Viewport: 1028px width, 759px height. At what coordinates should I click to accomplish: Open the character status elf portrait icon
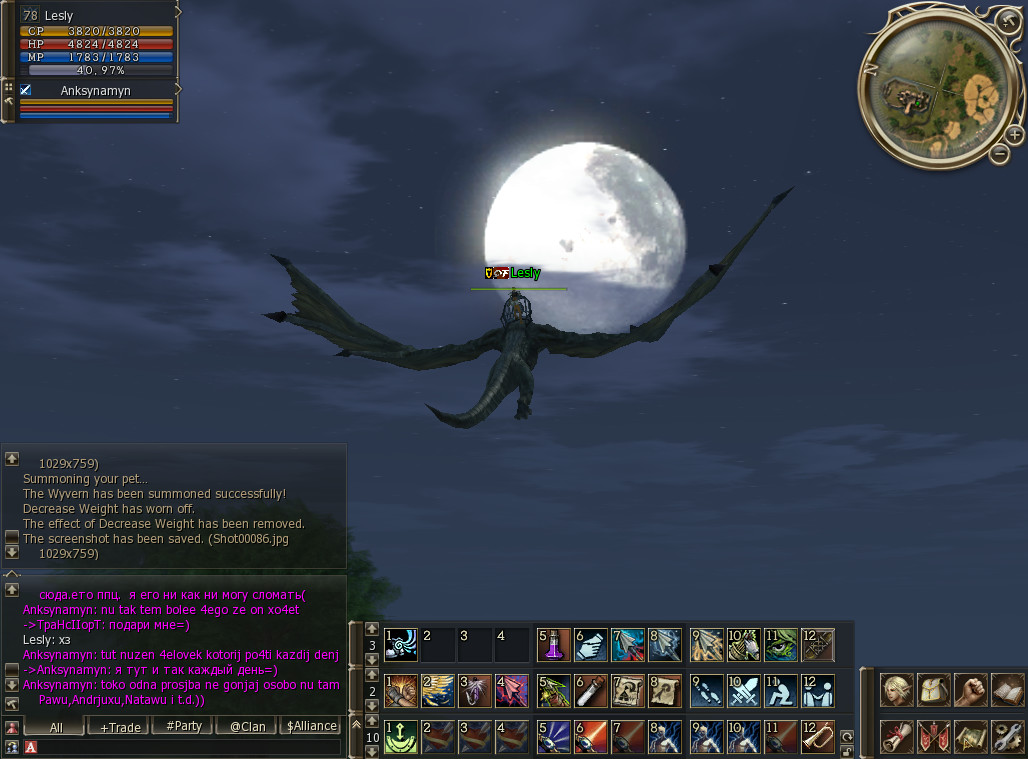pos(897,690)
